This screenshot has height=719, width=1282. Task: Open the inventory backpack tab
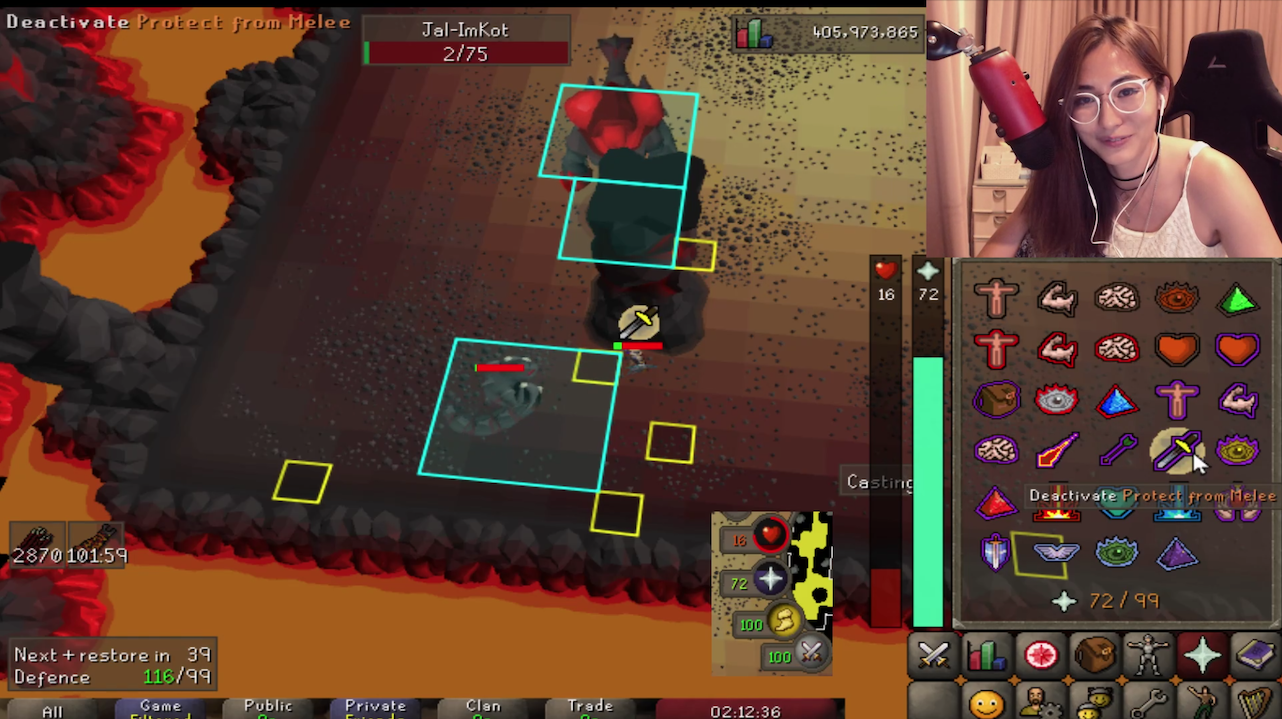pyautogui.click(x=1095, y=655)
